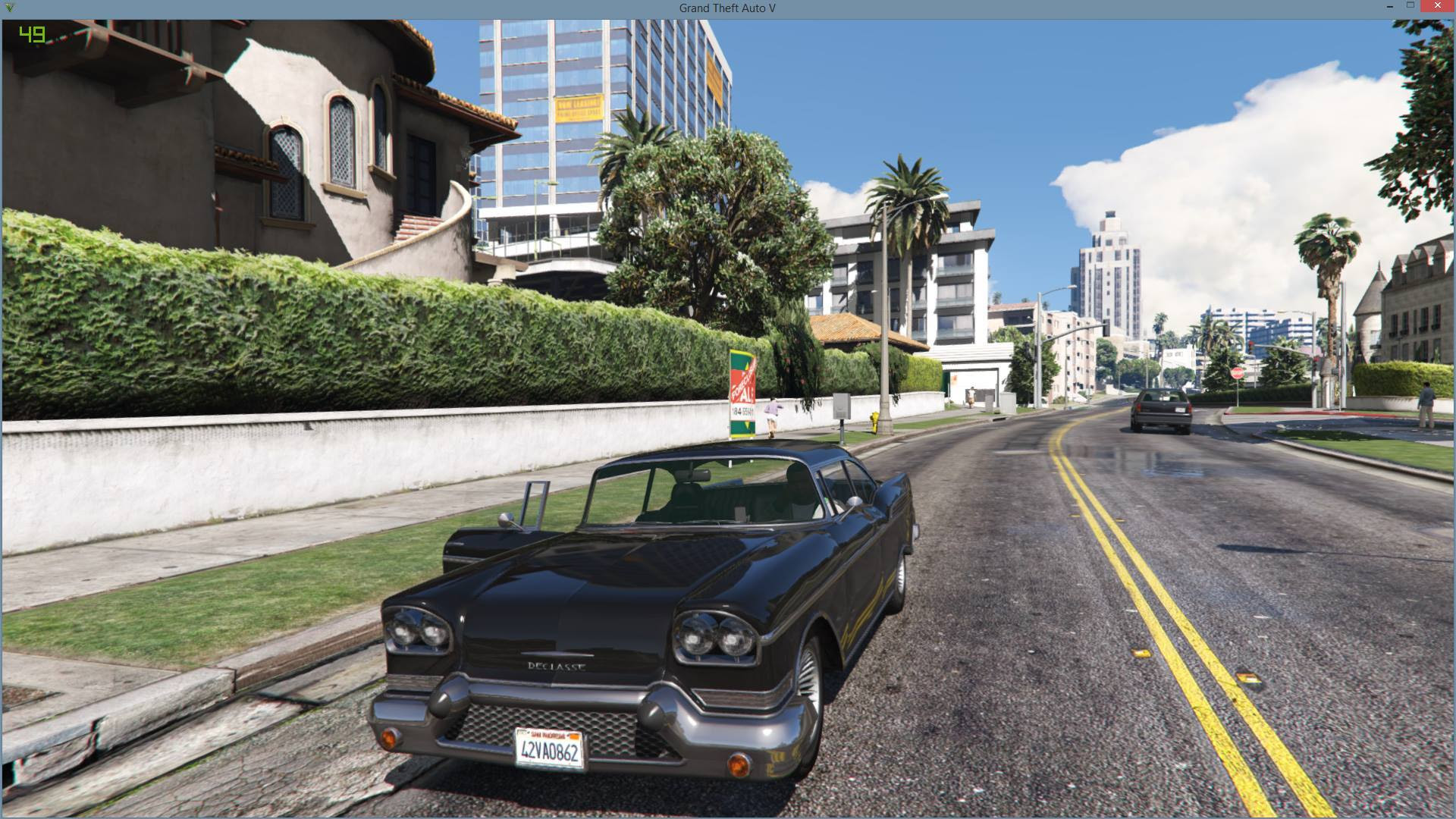Select the gray utility box on the sidewalk
Image resolution: width=1456 pixels, height=819 pixels.
pos(842,406)
